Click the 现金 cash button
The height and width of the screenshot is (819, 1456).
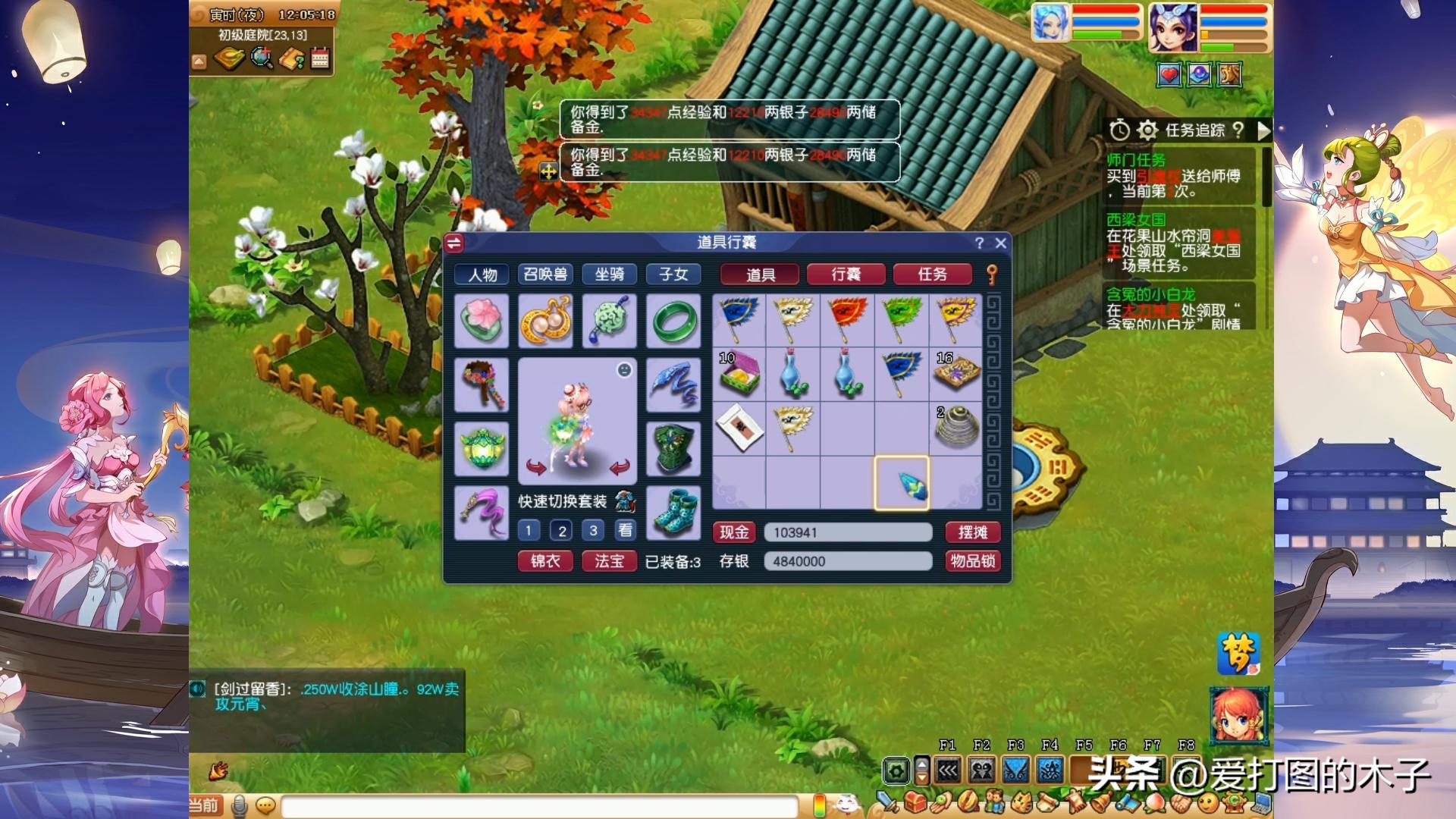(x=733, y=532)
